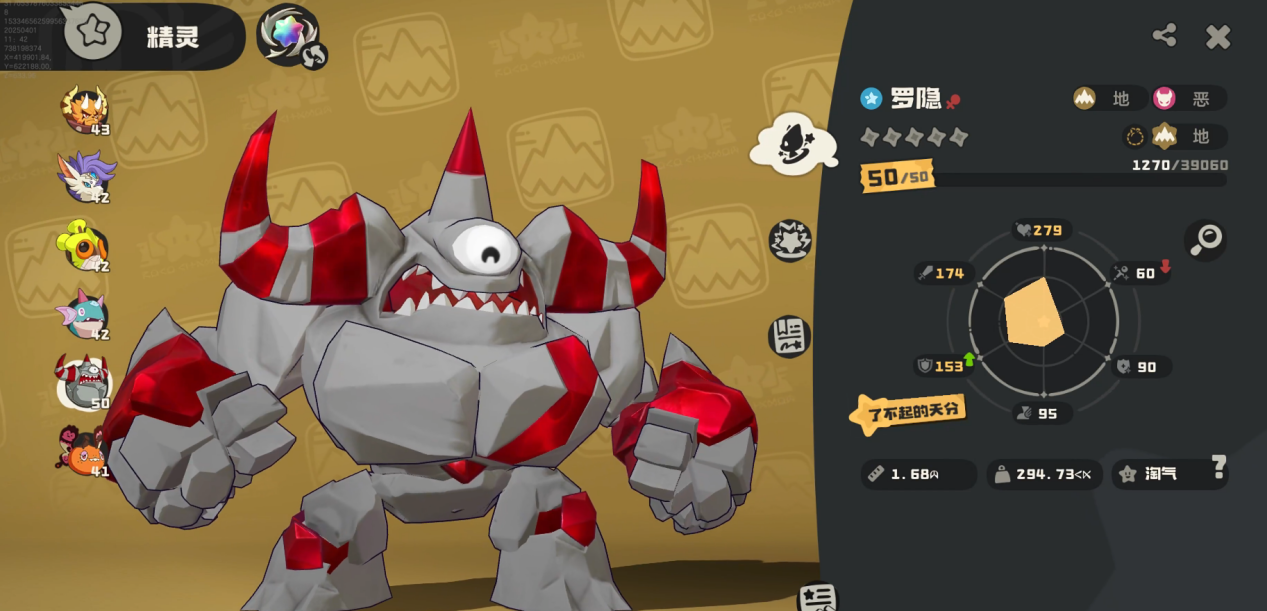Show the question mark help for 淘气 nature
This screenshot has height=611, width=1267.
click(1218, 466)
